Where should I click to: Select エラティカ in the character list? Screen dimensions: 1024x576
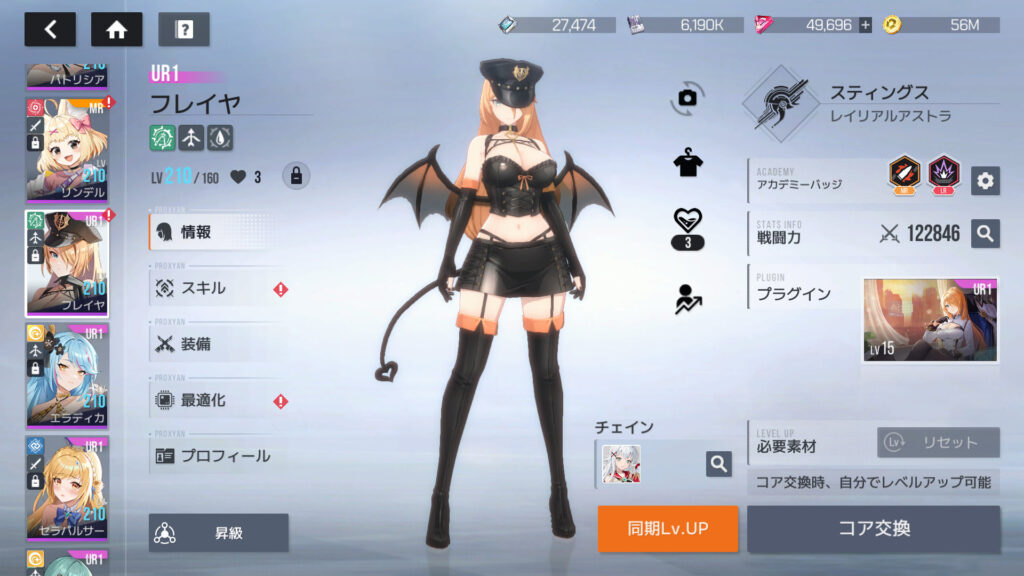pyautogui.click(x=67, y=374)
